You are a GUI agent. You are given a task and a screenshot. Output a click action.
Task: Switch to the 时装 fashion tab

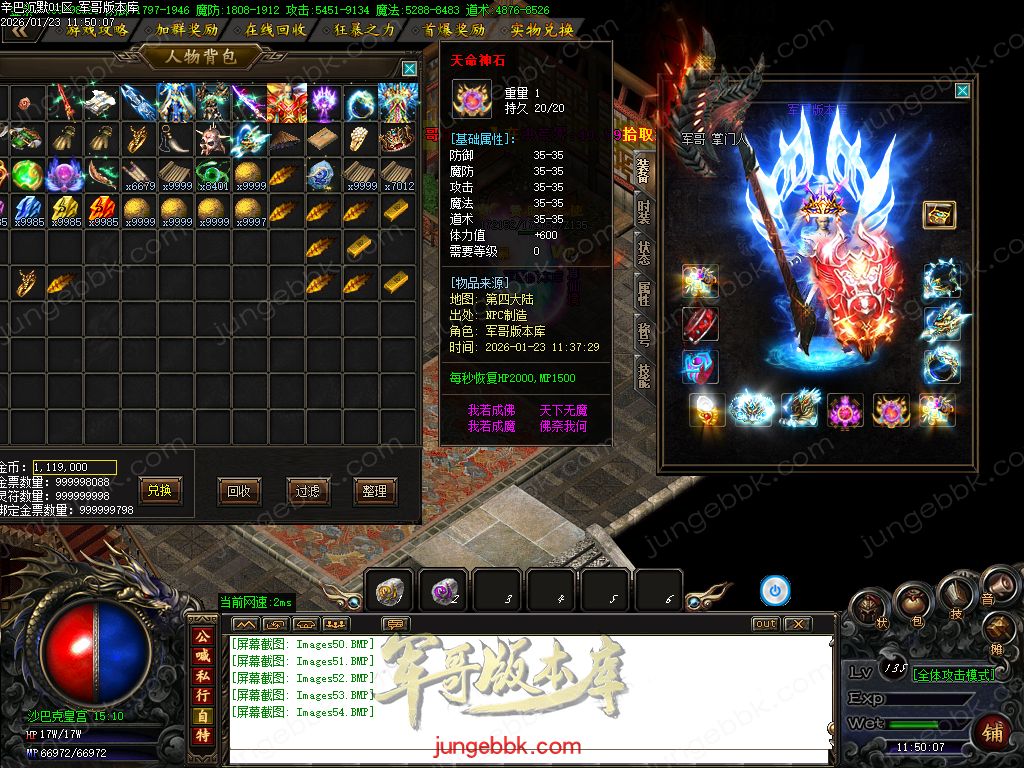(x=645, y=210)
